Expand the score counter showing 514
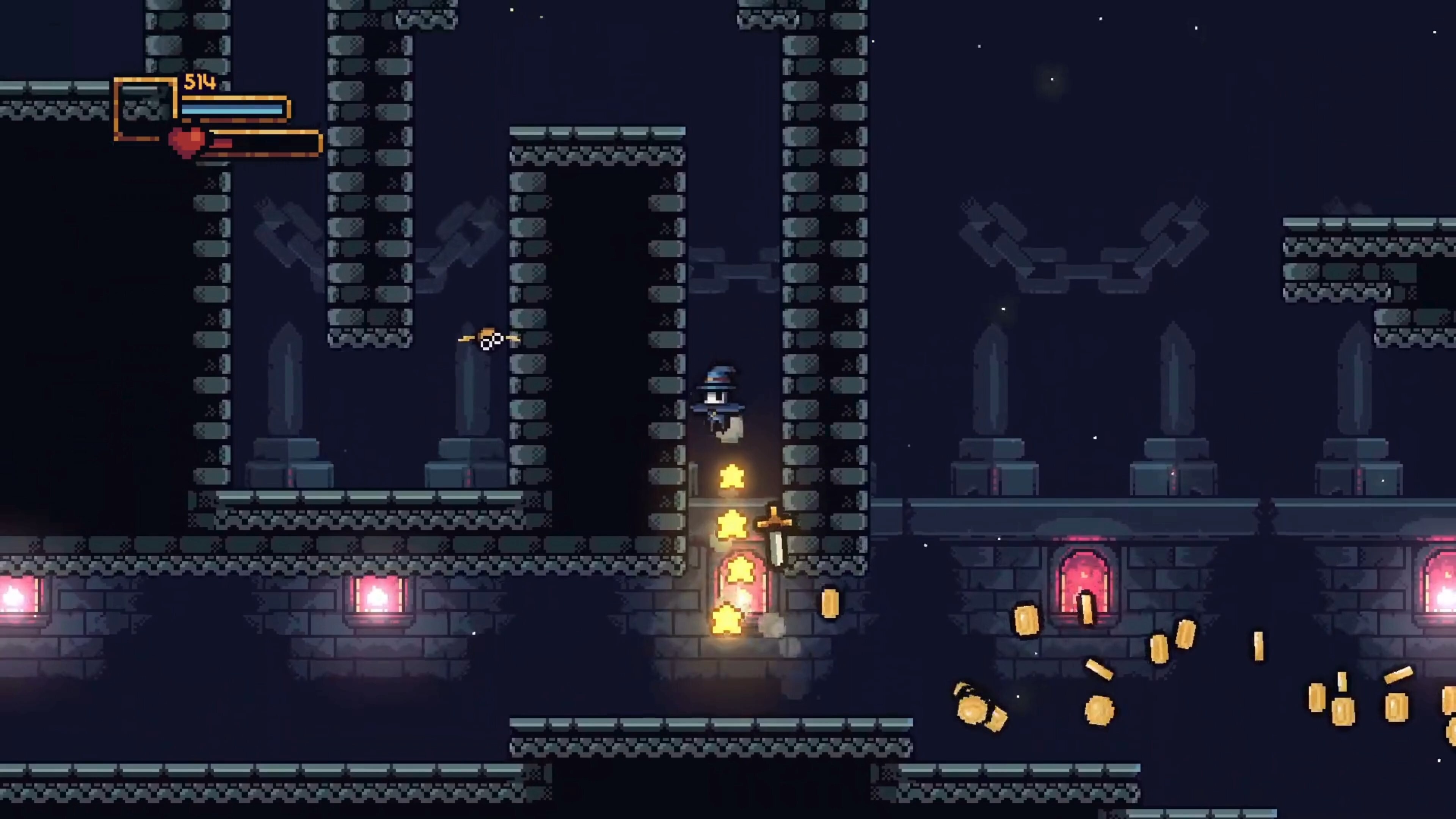Viewport: 1456px width, 819px height. pos(201,84)
